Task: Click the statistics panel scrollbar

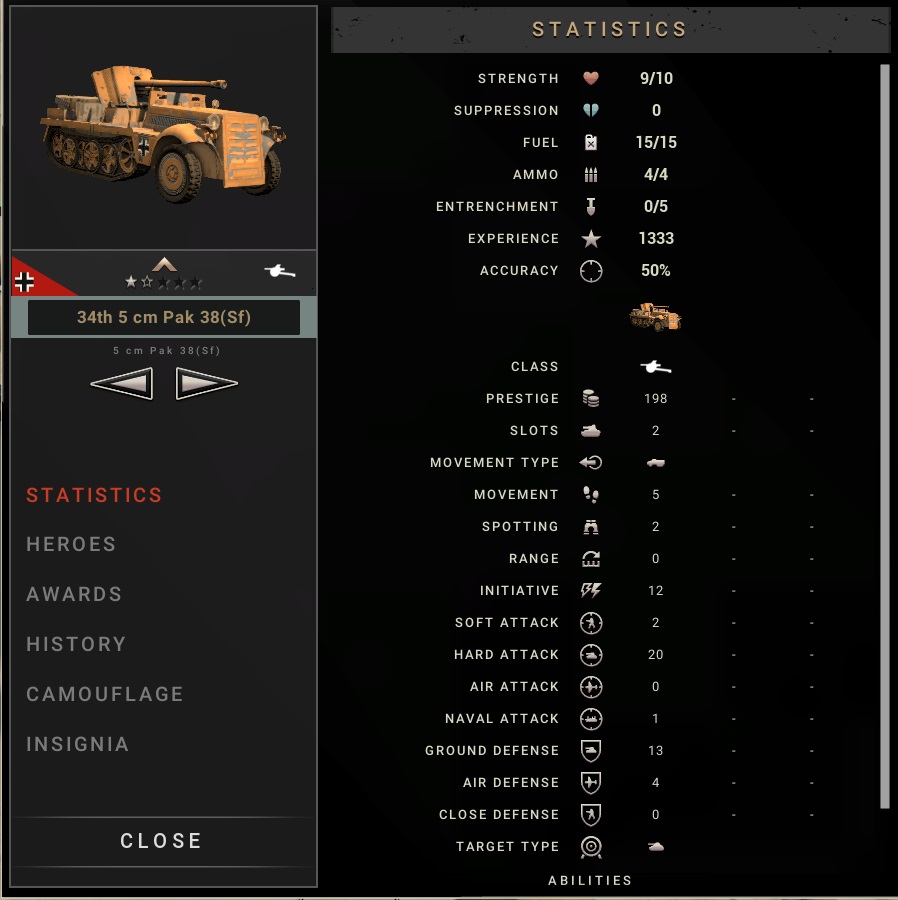Action: 884,435
